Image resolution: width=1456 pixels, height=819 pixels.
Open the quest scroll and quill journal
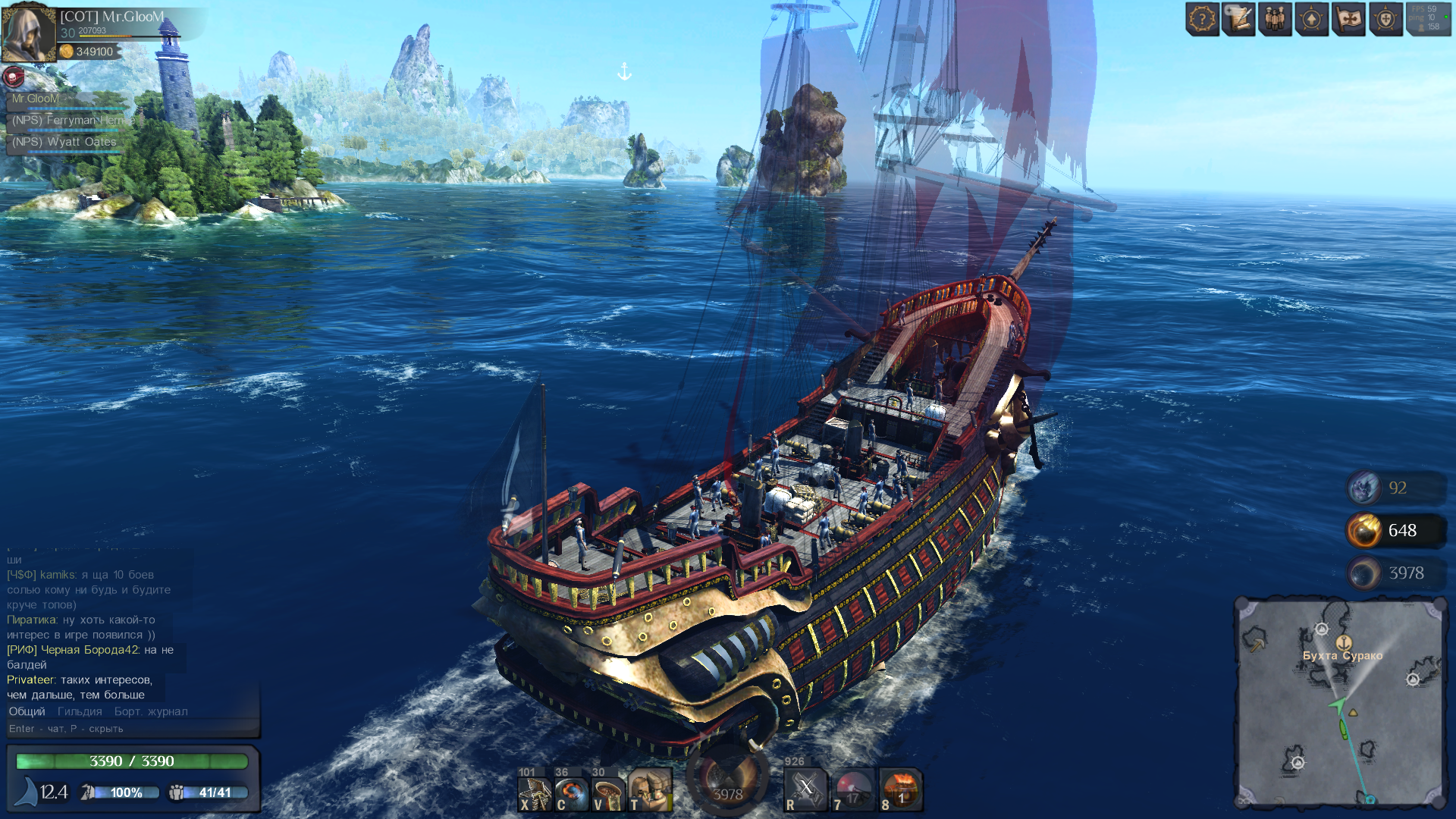pyautogui.click(x=1238, y=20)
